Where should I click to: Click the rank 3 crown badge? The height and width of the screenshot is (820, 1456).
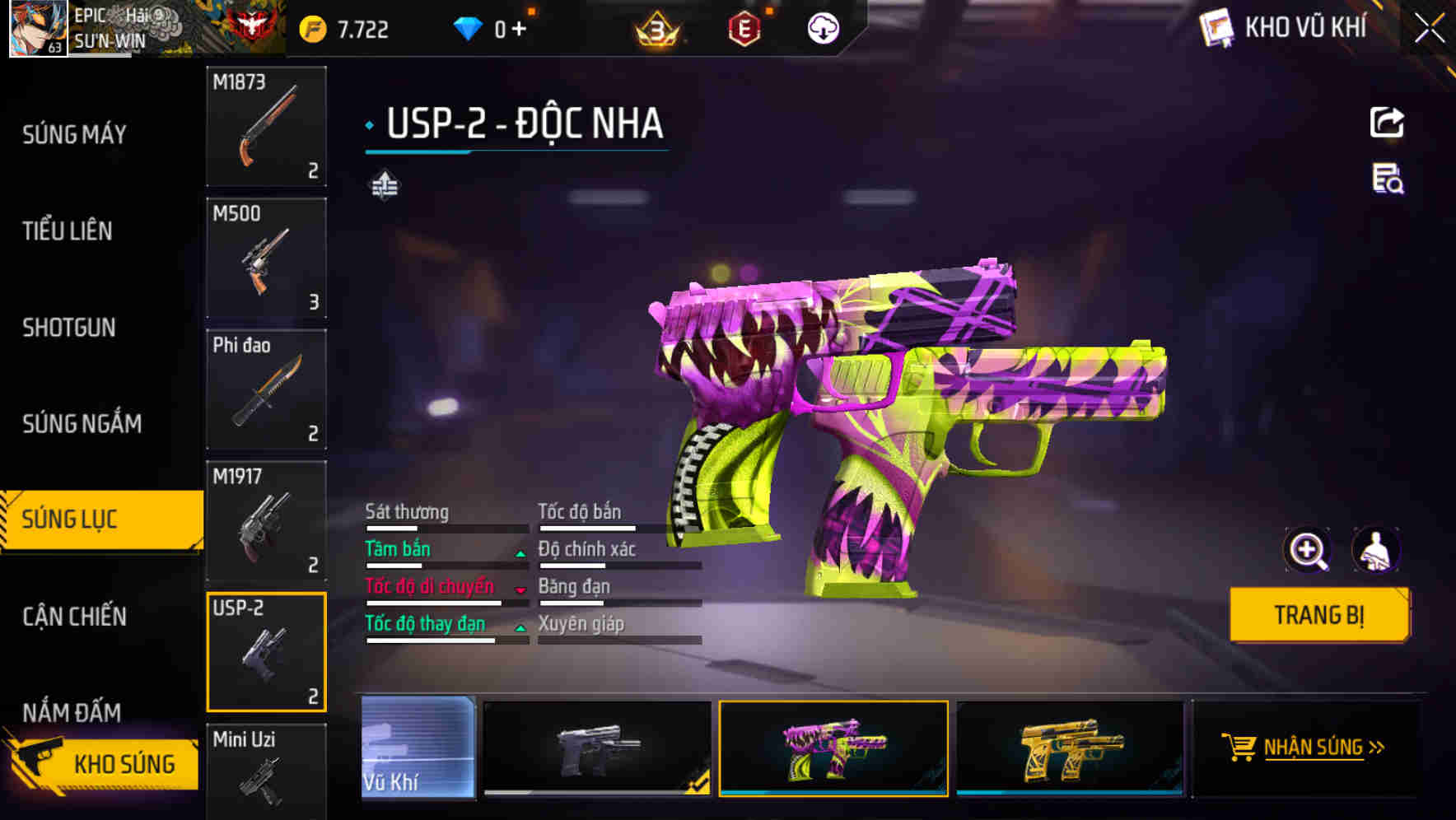pyautogui.click(x=659, y=27)
